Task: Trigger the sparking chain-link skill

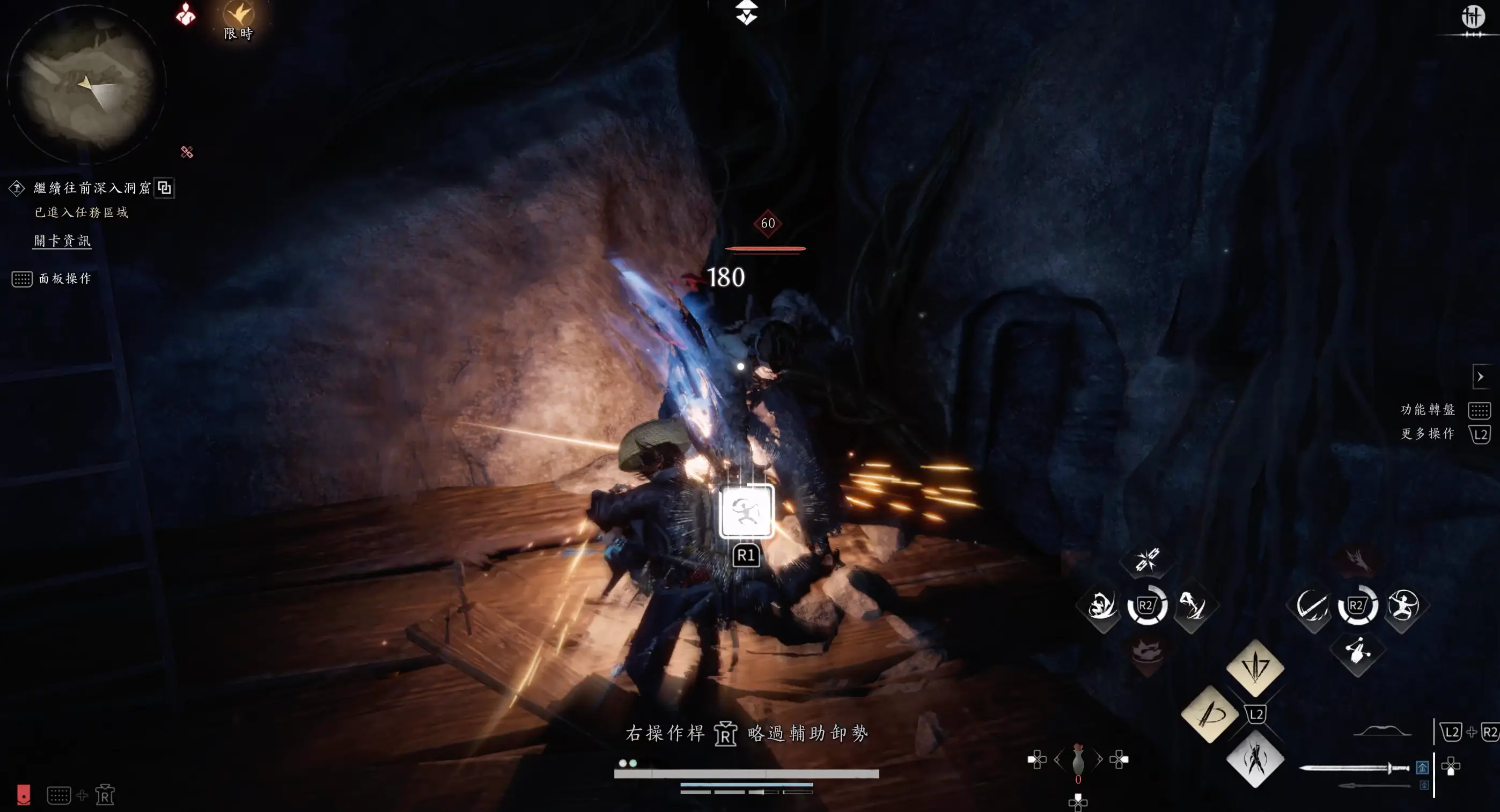Action: 1147,560
